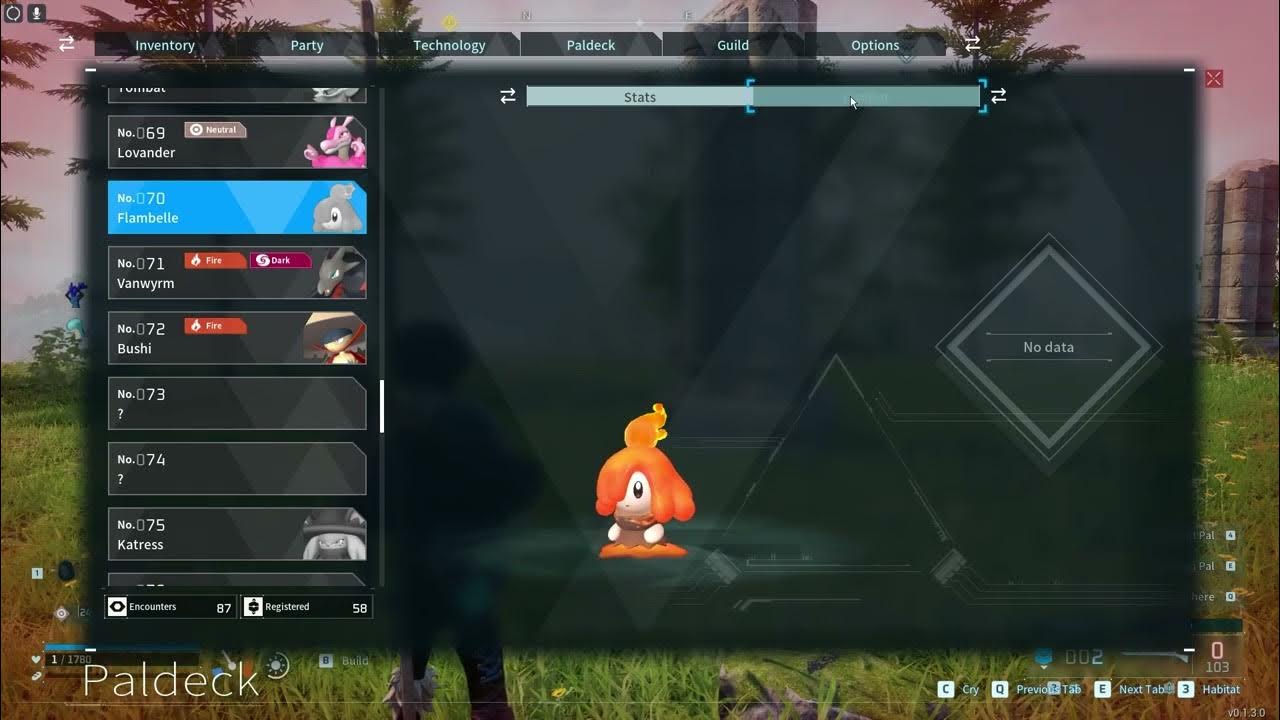1280x720 pixels.
Task: Select the highlighted tab beside Stats
Action: tap(866, 97)
